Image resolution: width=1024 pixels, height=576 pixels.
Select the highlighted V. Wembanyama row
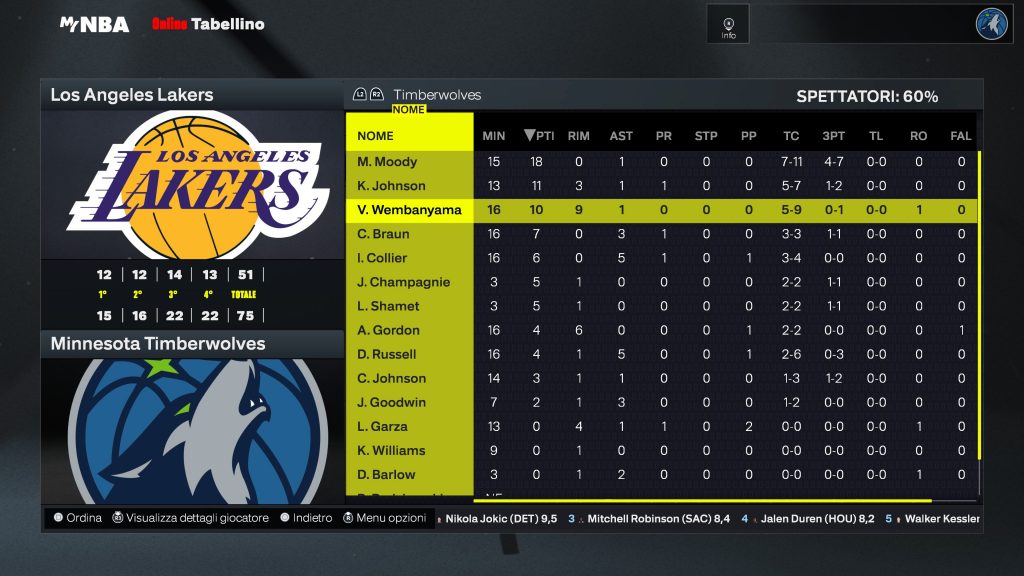pyautogui.click(x=409, y=210)
